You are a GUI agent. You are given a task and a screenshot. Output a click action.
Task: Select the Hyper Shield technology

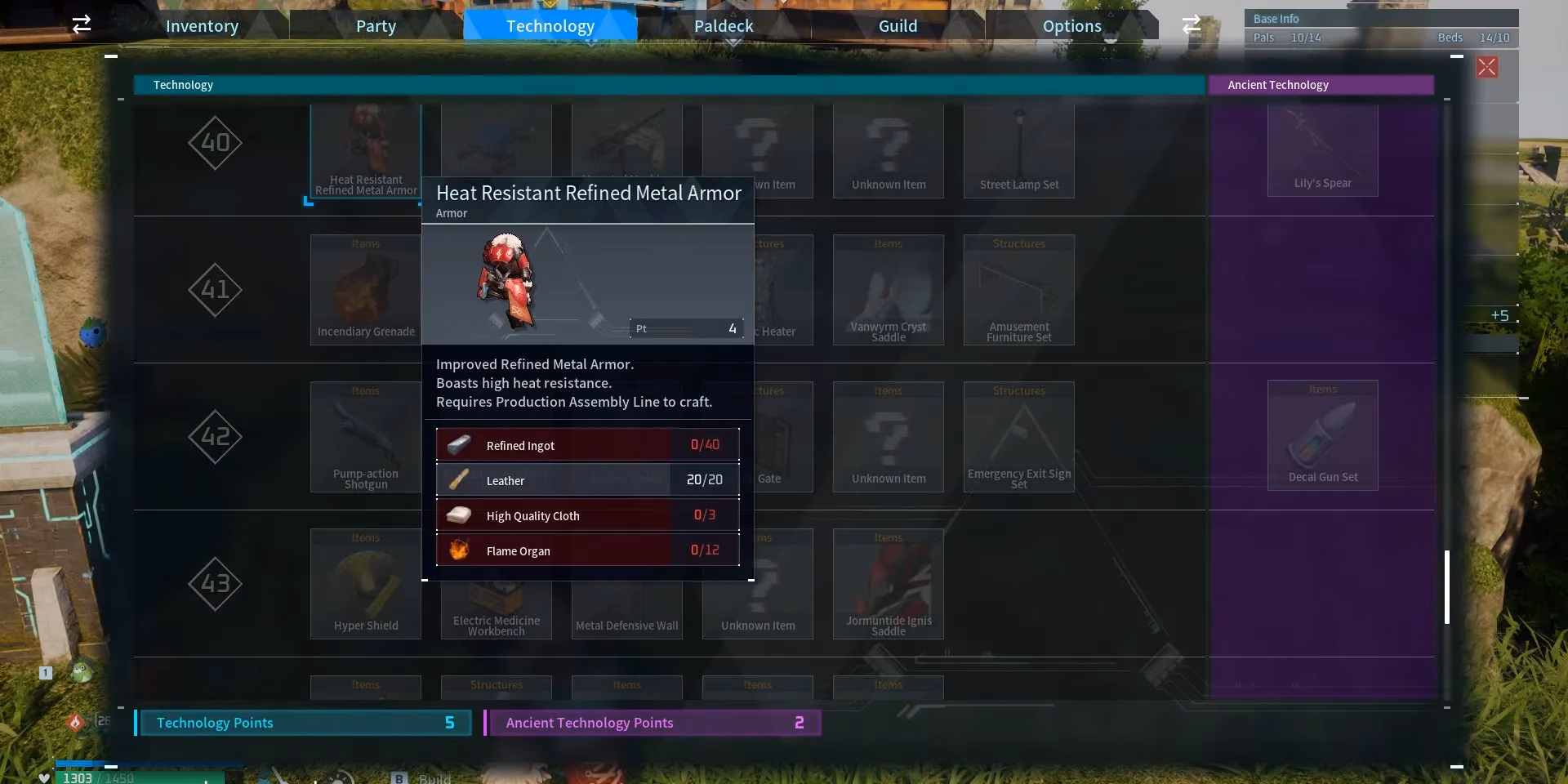tap(365, 584)
